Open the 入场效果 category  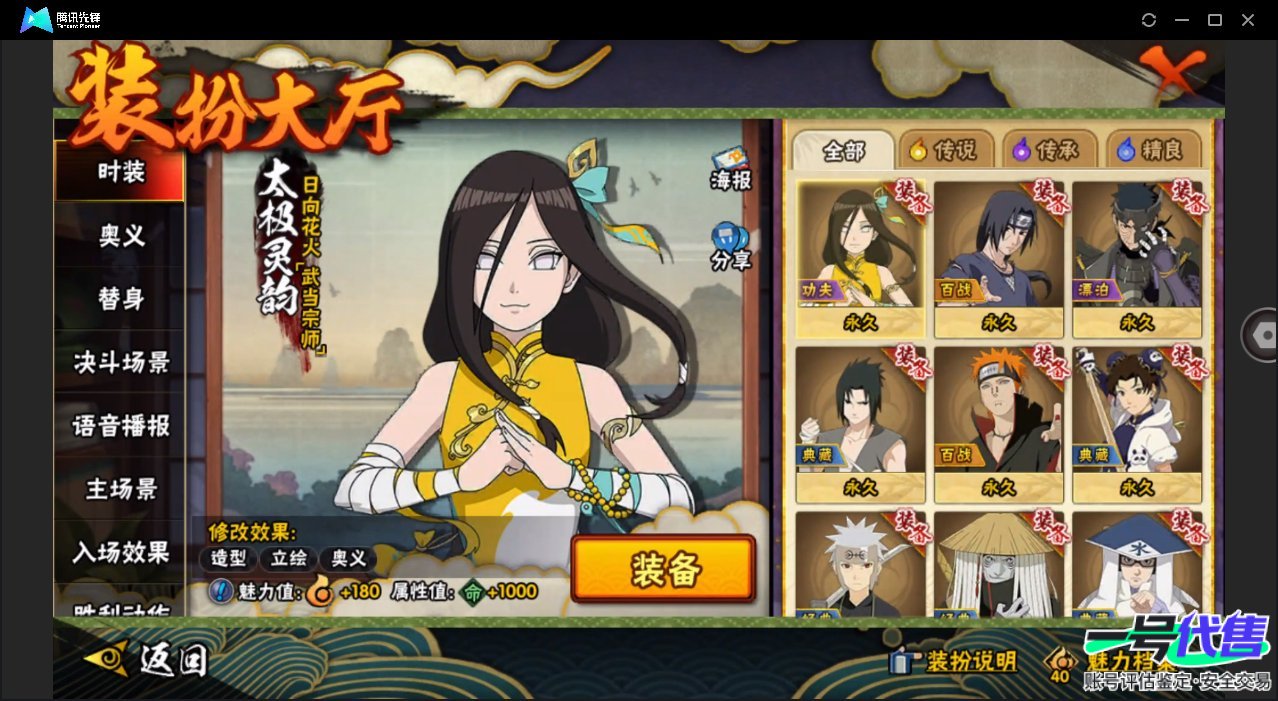coord(120,552)
